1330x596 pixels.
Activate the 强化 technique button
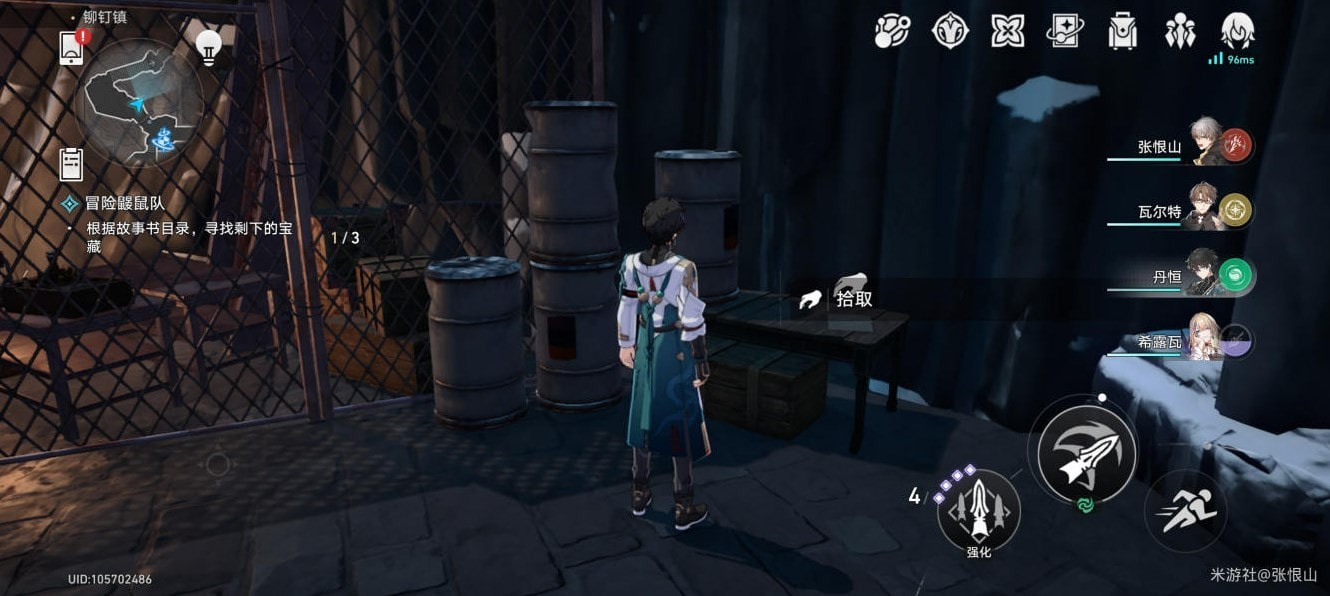click(978, 512)
